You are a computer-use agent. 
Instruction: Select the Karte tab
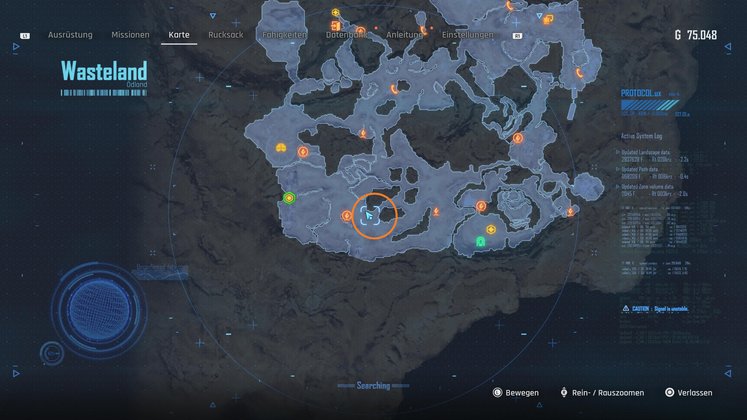coord(180,35)
